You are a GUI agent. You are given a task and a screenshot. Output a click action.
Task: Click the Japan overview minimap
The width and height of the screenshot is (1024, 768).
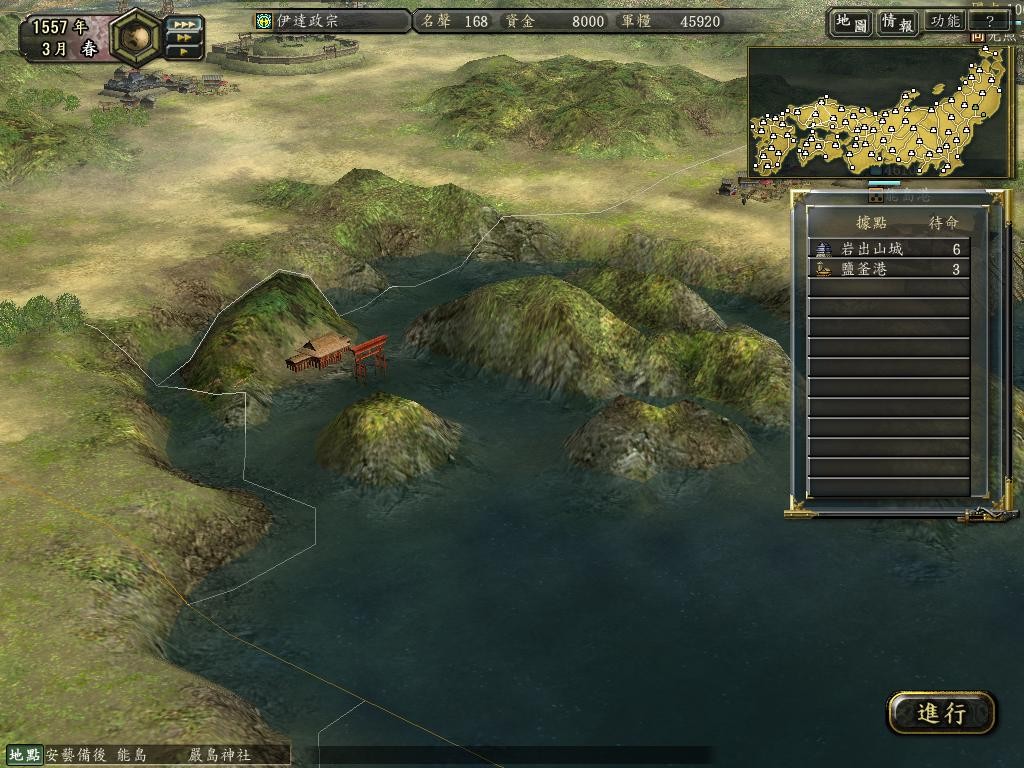point(880,113)
